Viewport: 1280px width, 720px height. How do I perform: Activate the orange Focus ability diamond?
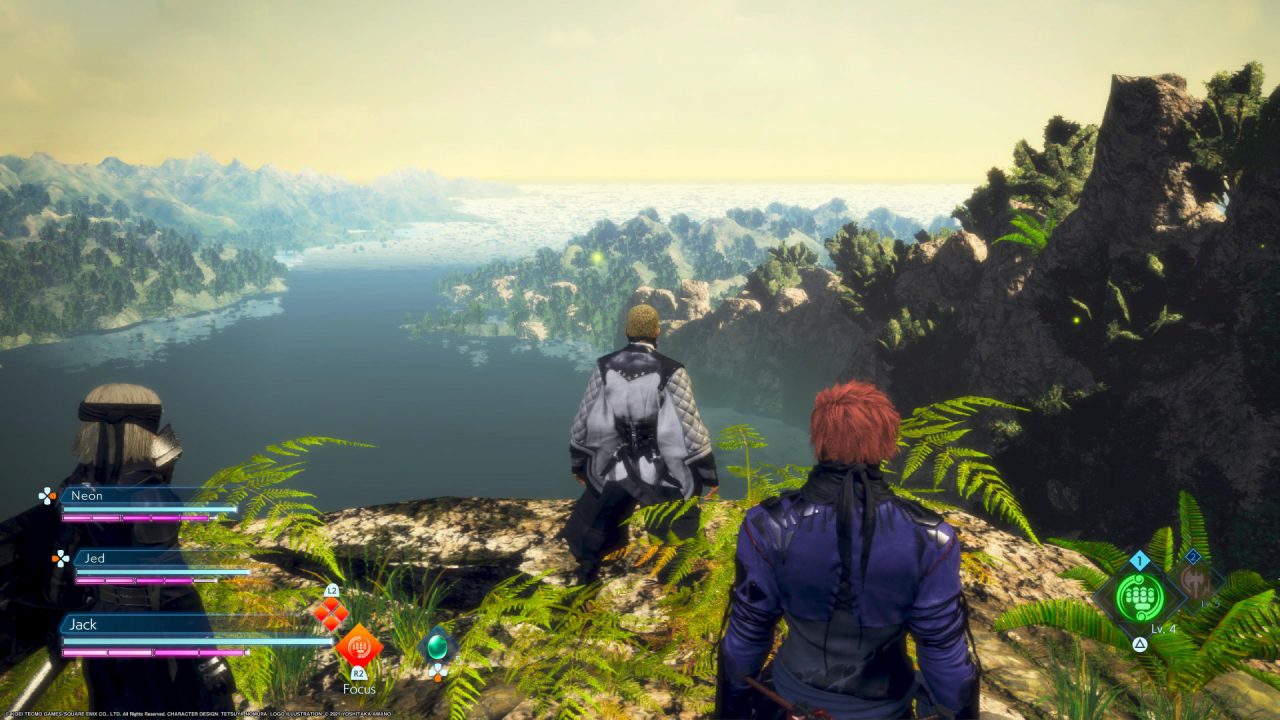[358, 646]
